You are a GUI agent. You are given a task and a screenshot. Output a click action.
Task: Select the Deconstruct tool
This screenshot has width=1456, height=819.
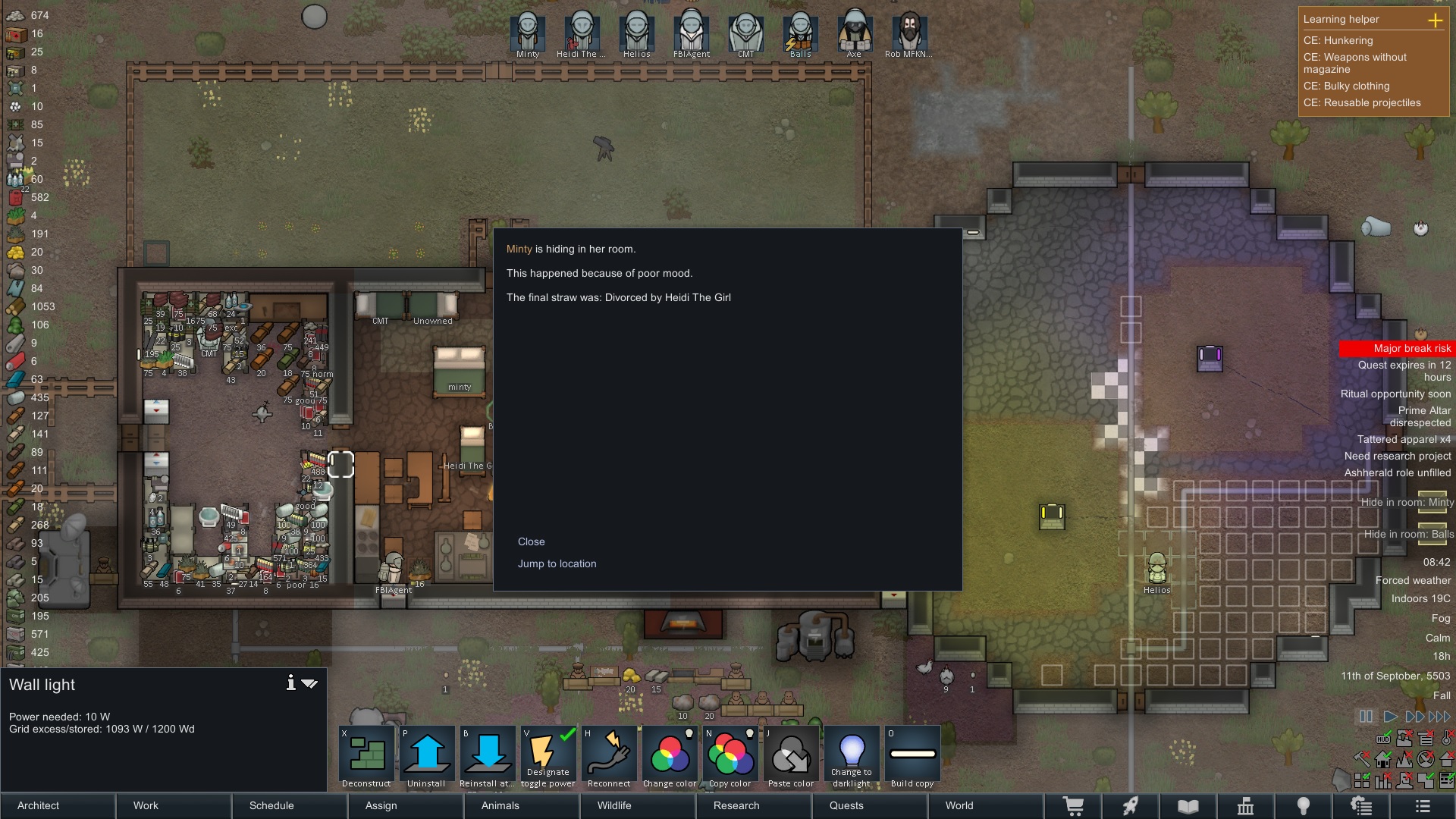point(366,755)
